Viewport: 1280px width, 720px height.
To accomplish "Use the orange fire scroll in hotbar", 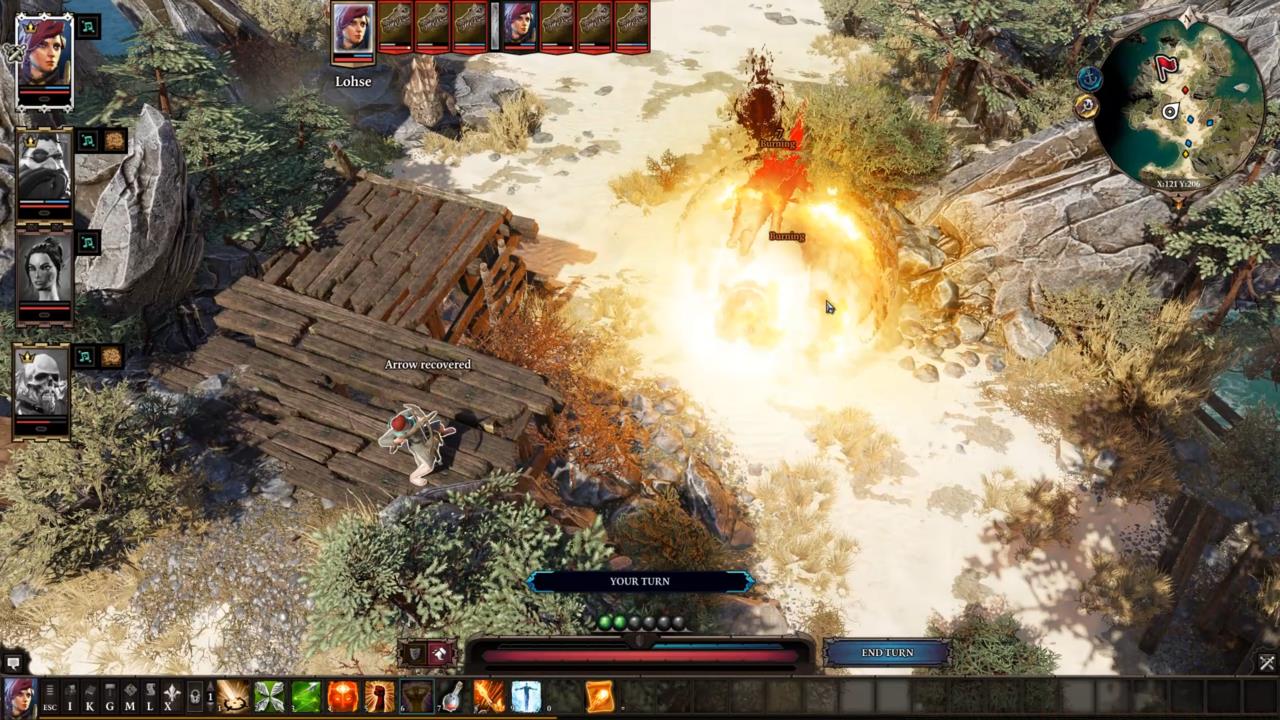I will click(x=599, y=696).
